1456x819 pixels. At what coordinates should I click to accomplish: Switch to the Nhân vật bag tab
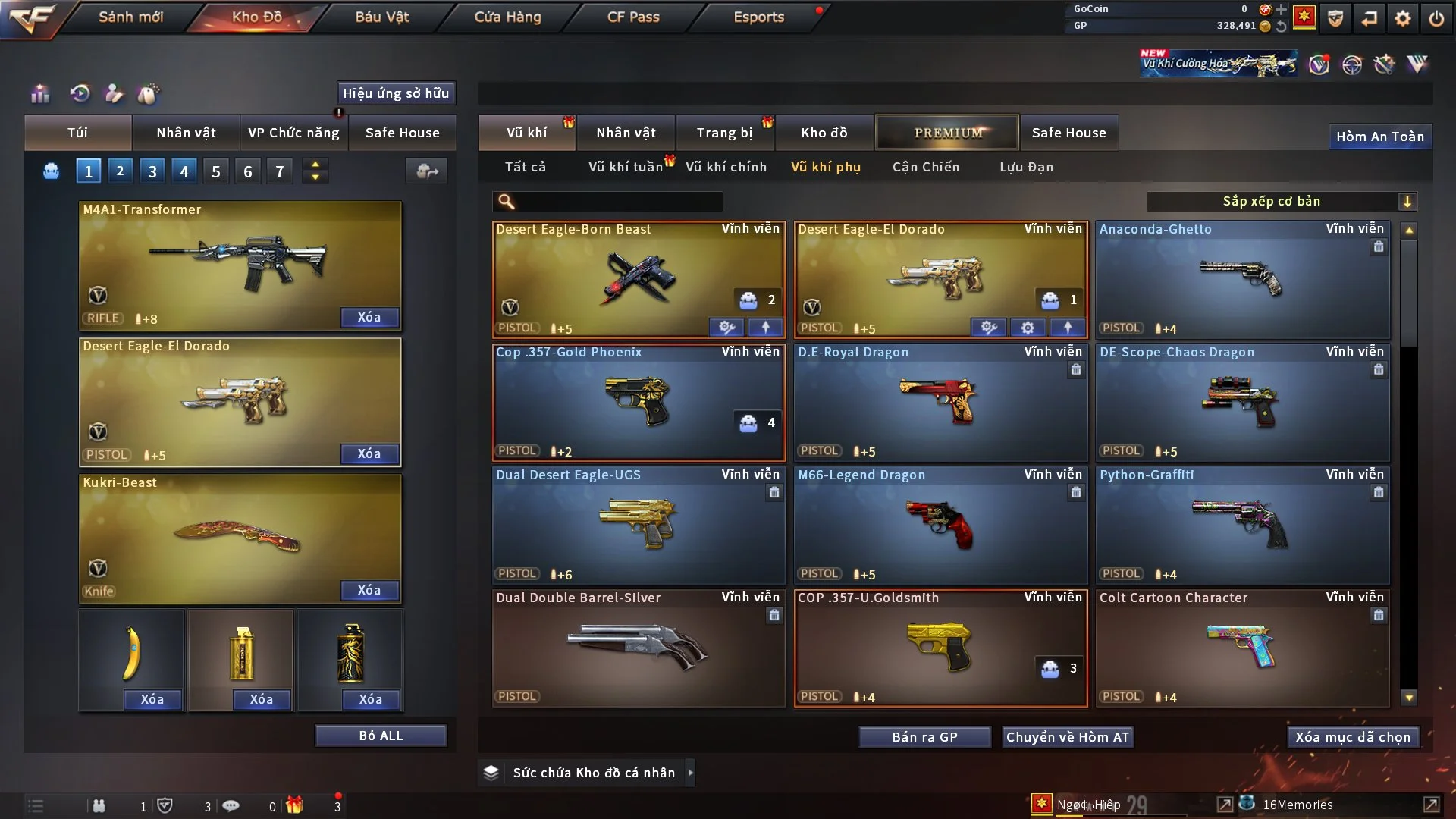186,133
